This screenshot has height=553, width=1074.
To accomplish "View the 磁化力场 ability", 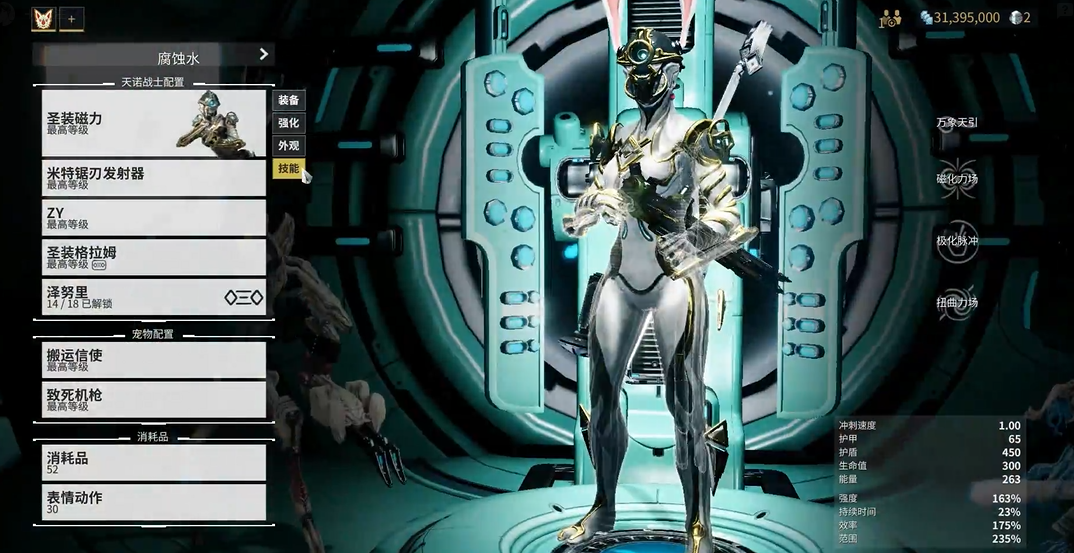I will (x=957, y=180).
